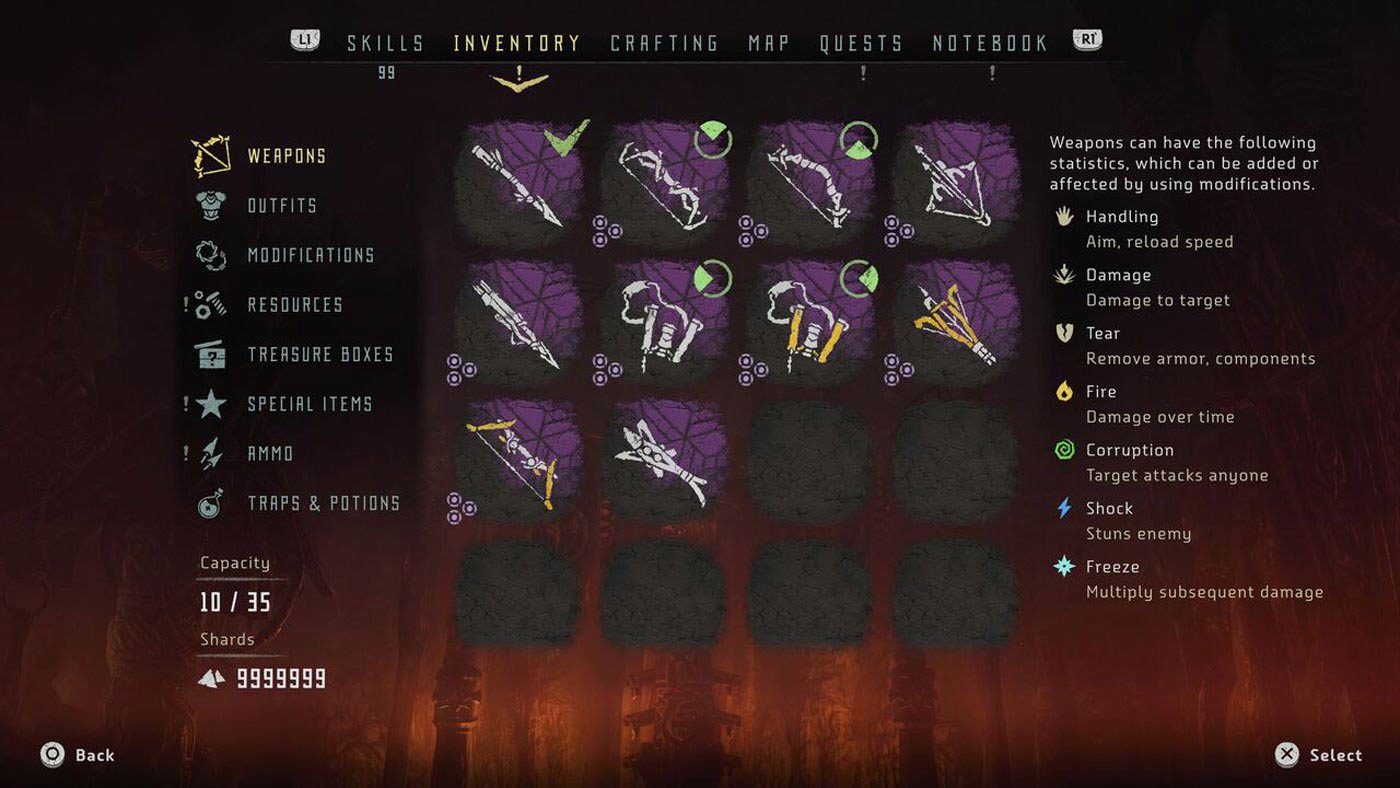This screenshot has width=1400, height=788.
Task: Show the Quests tab
Action: (x=861, y=43)
